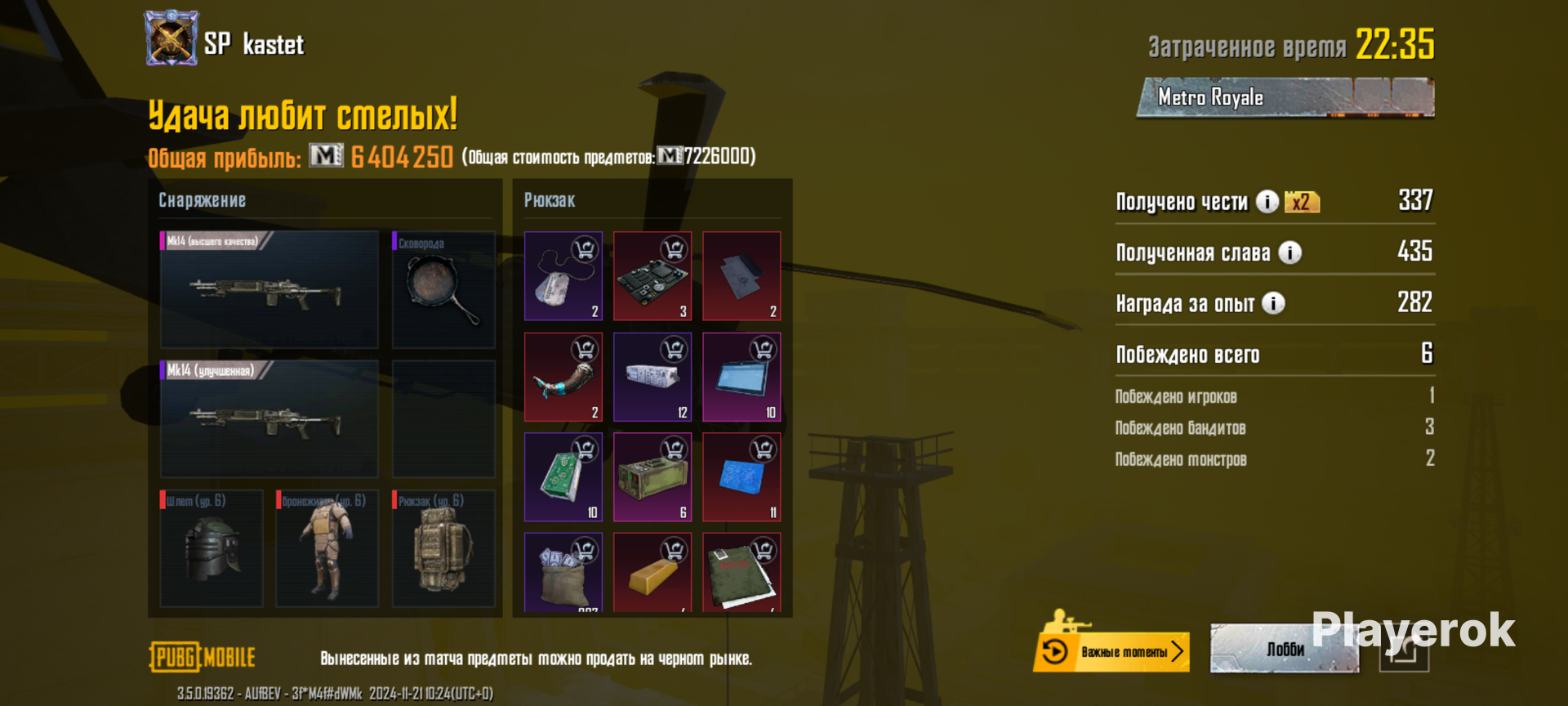
Task: Choose the Сковорода frying pan slot
Action: coord(443,289)
